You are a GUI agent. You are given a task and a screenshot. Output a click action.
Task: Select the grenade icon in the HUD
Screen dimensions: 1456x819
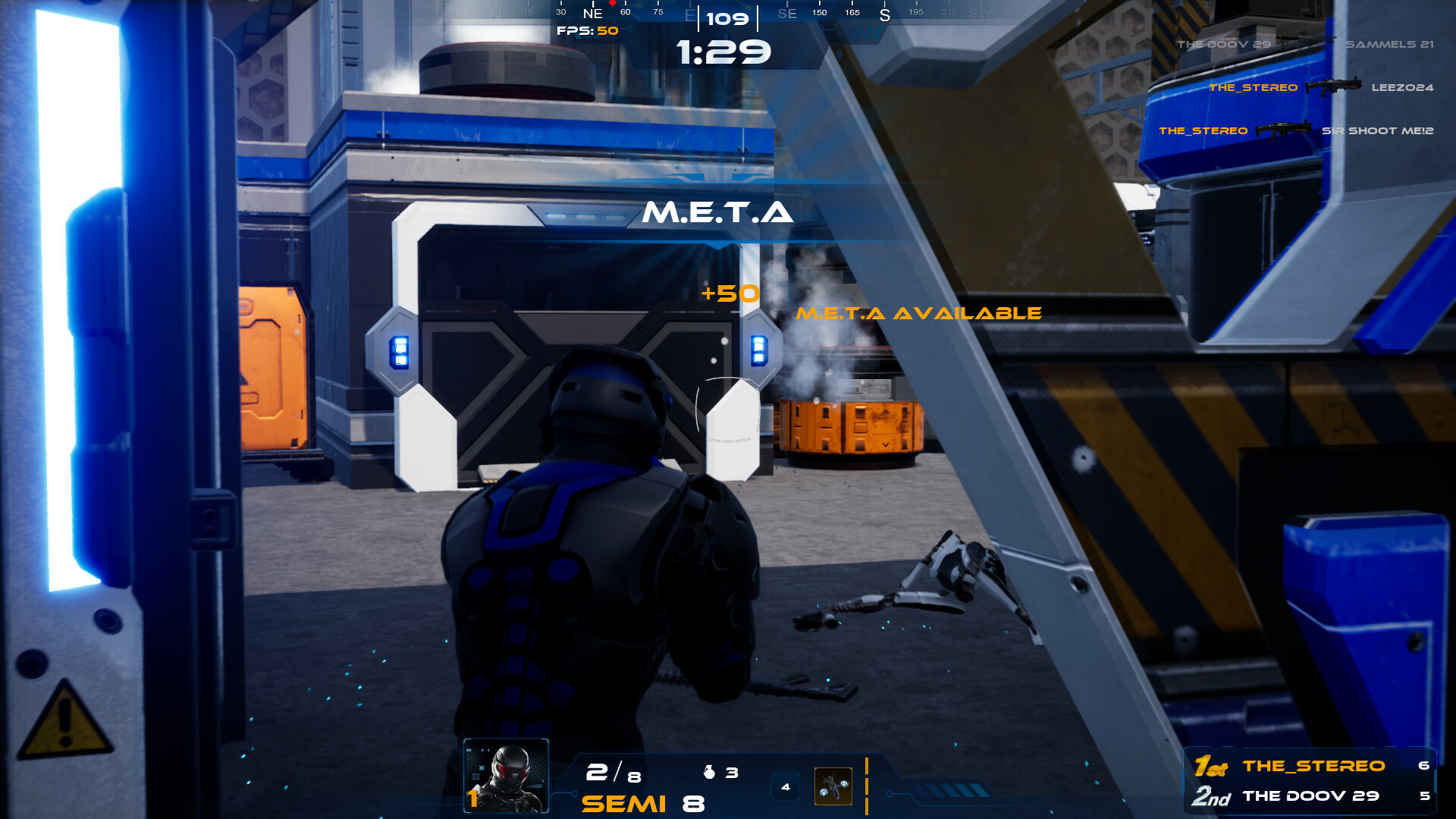709,773
